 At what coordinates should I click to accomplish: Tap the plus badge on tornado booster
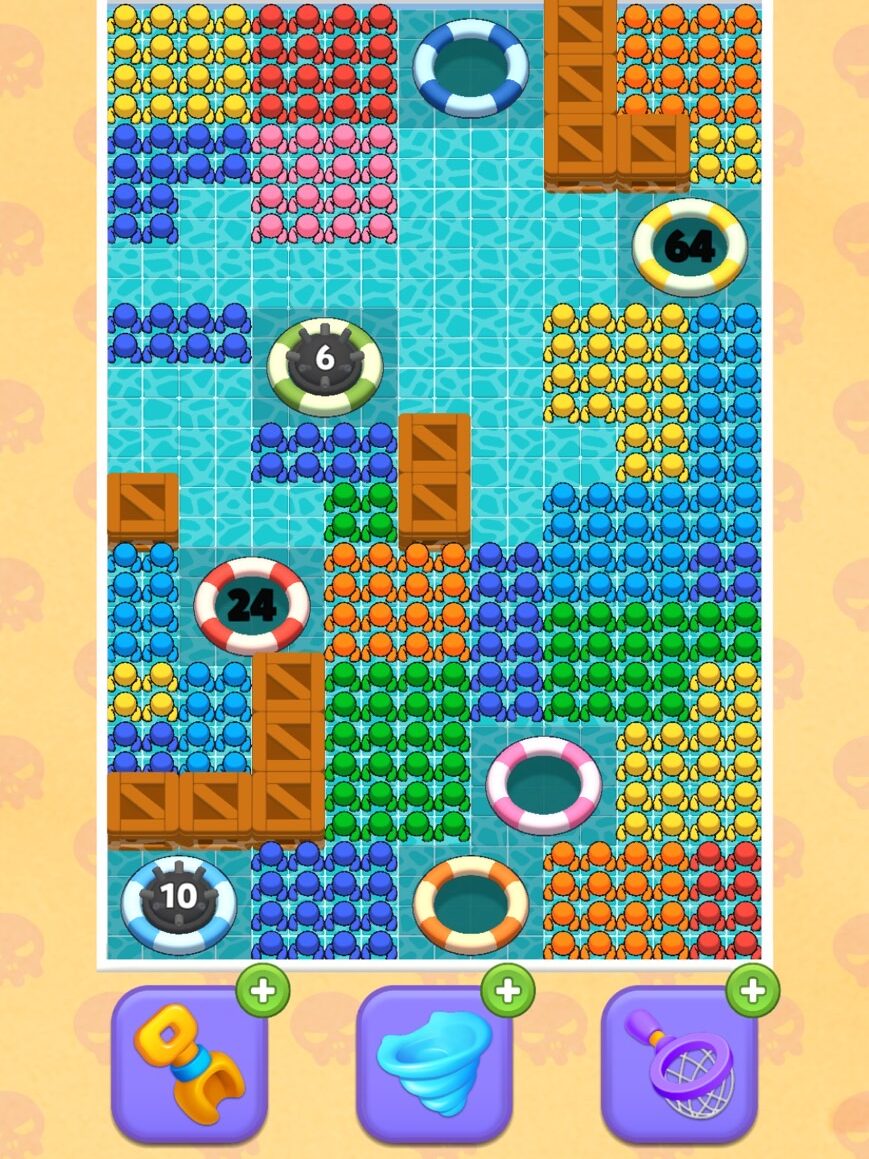tap(508, 991)
